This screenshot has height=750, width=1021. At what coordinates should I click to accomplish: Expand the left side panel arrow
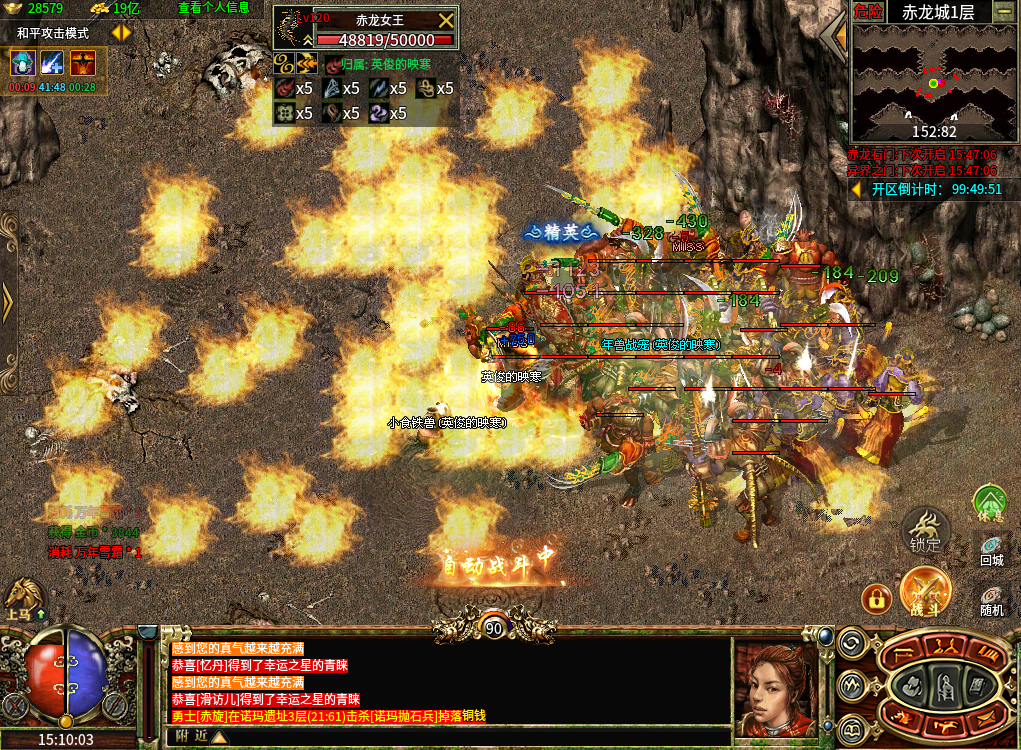tap(7, 301)
